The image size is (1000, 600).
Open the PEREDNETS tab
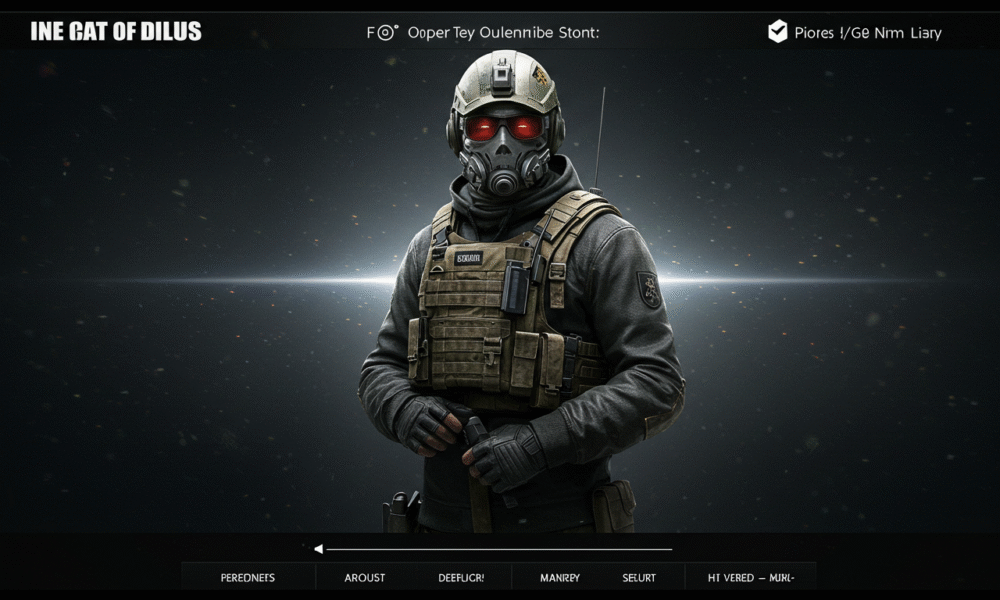pos(248,577)
